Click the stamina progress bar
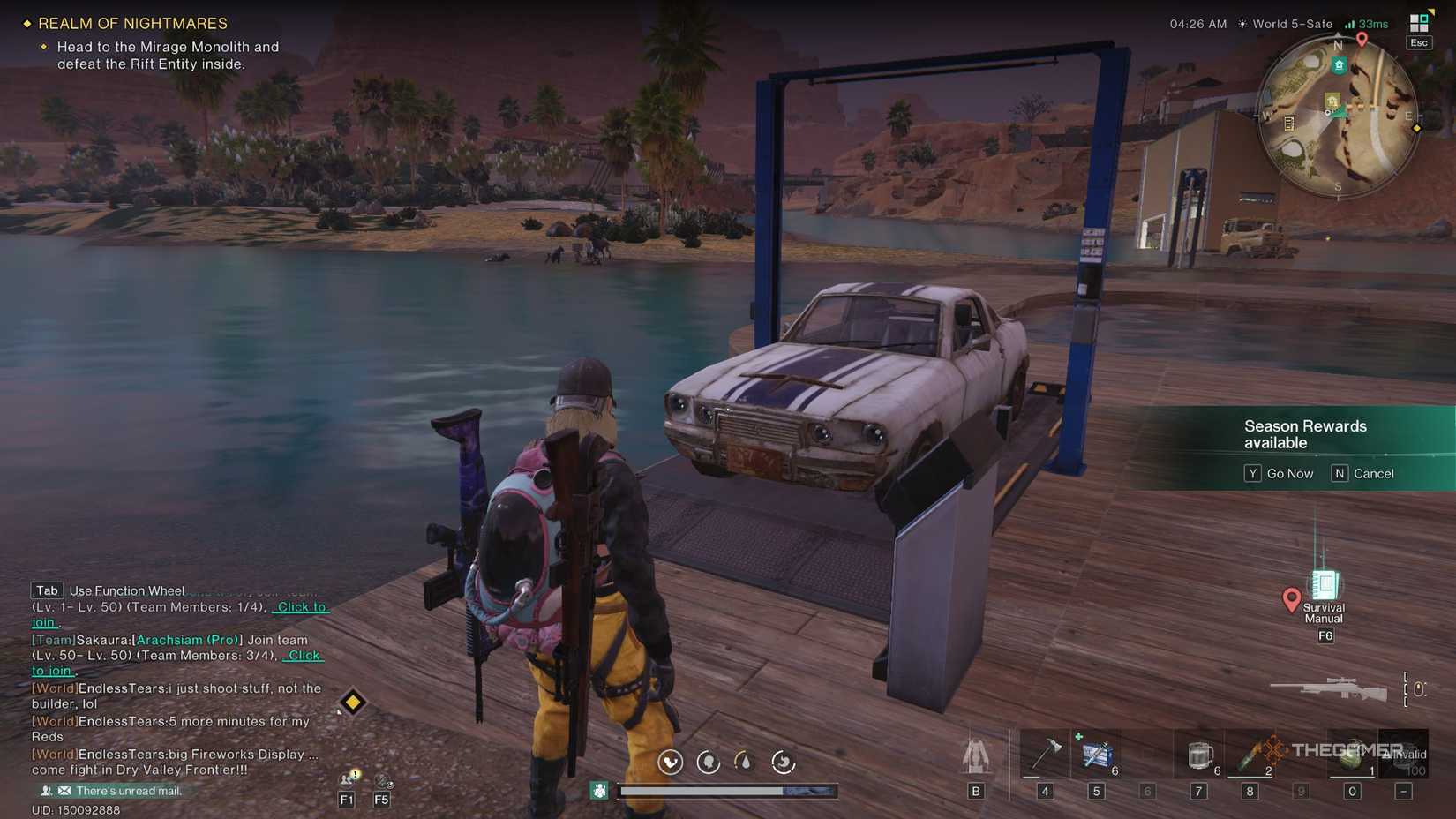The width and height of the screenshot is (1456, 819). 702,791
